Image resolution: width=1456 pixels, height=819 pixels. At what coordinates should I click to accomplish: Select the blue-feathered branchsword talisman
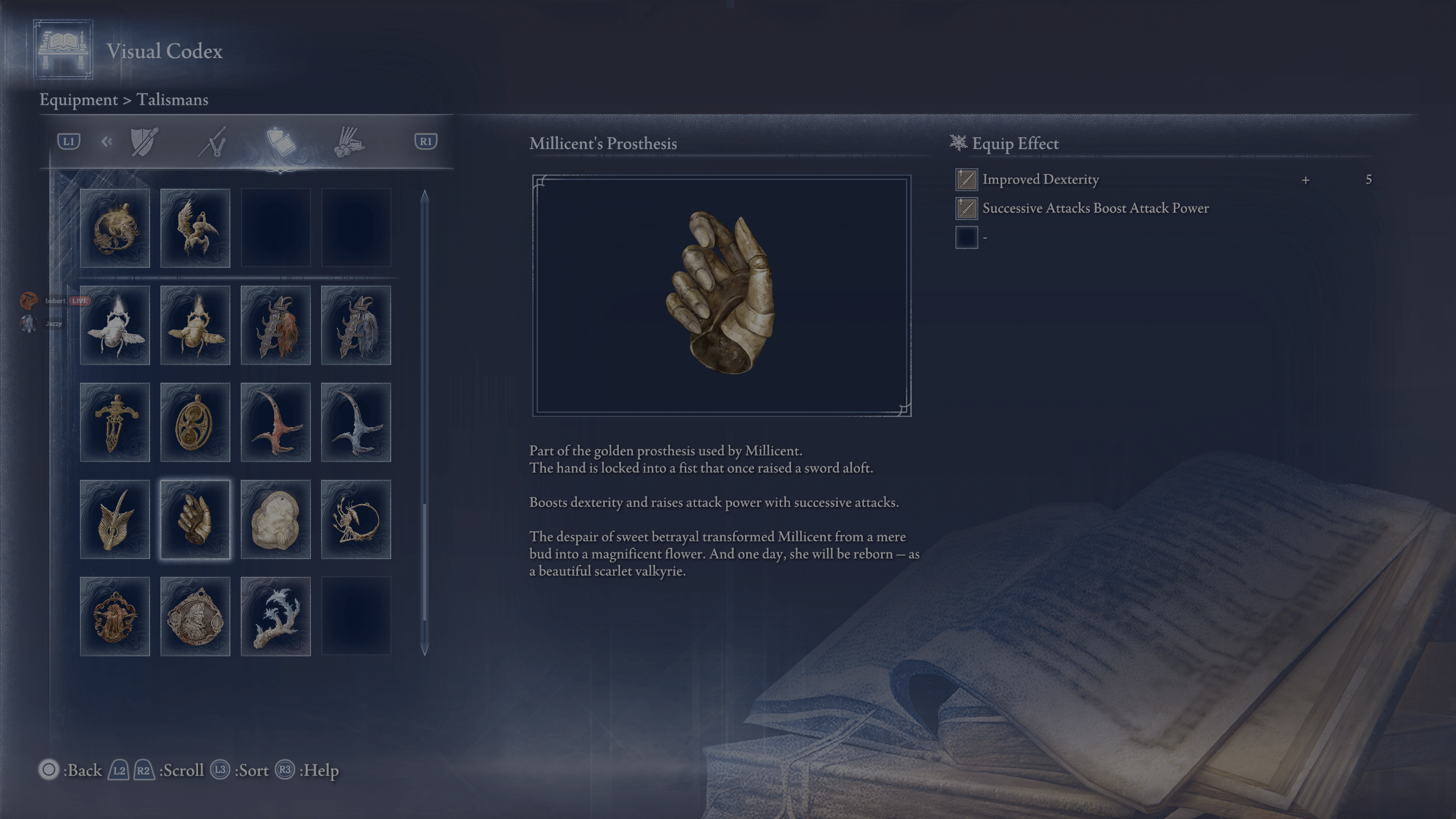pos(356,325)
